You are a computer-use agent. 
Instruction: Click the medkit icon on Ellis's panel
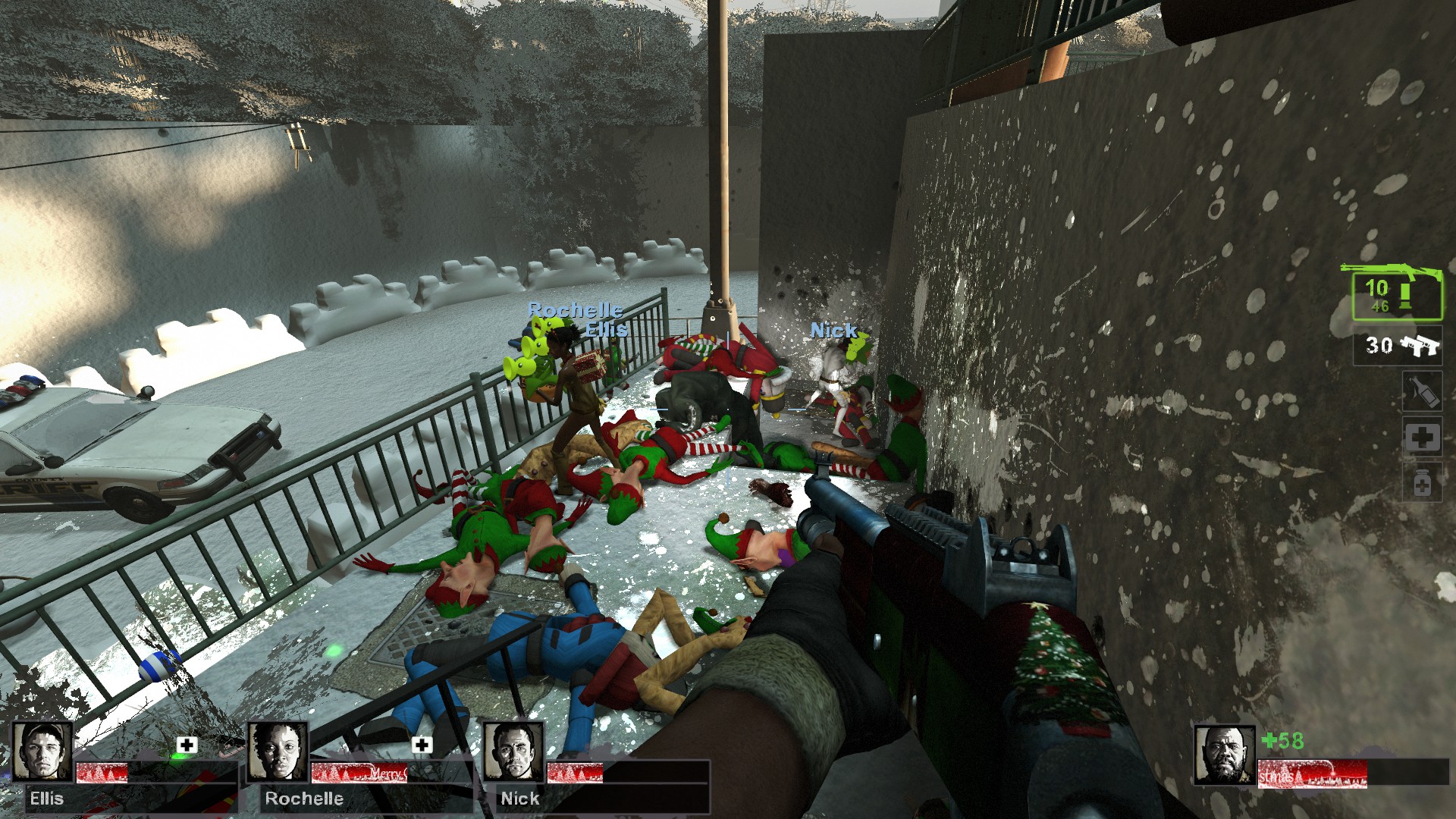[187, 745]
